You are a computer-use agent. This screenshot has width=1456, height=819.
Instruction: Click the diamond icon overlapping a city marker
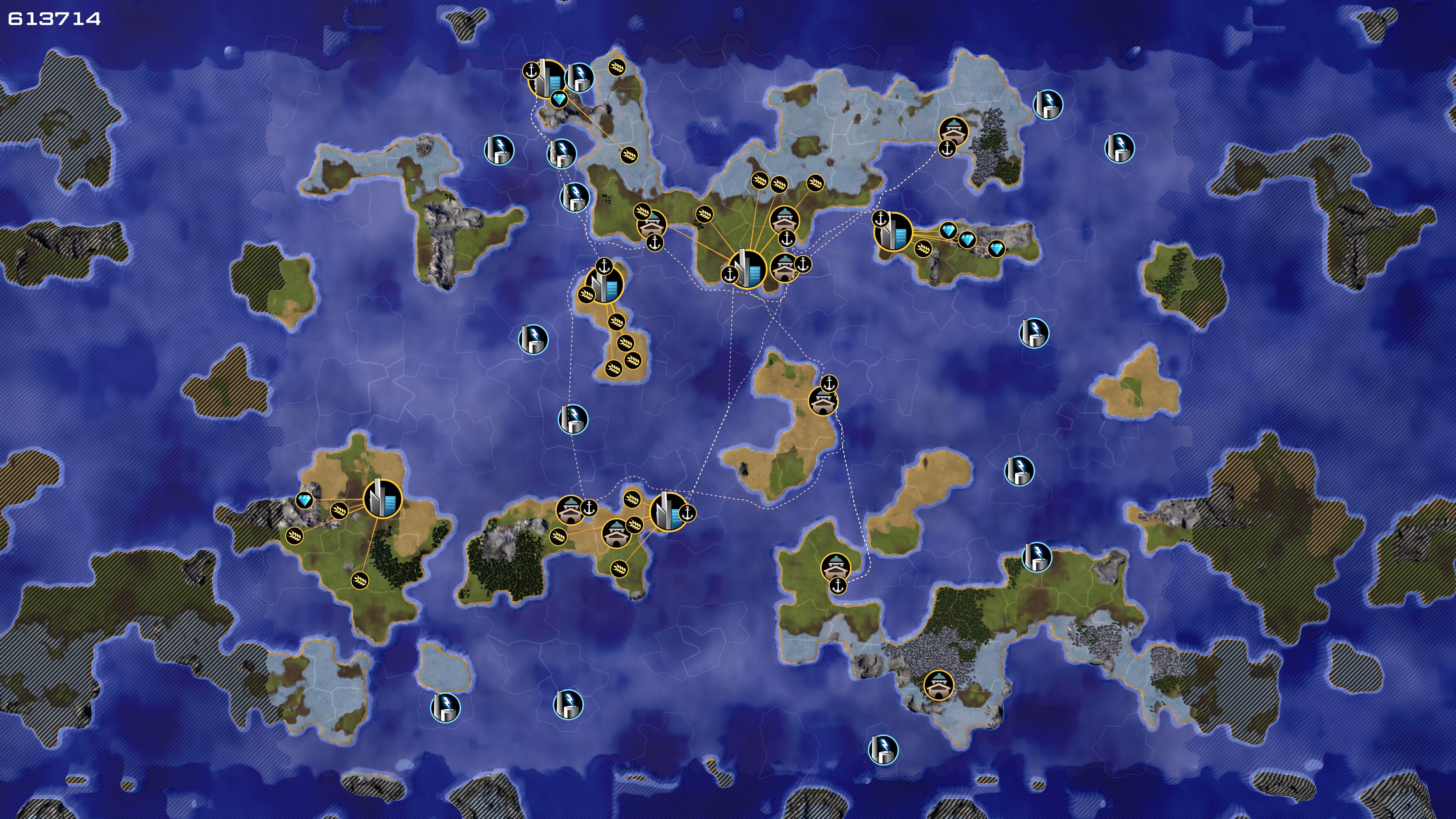click(x=559, y=100)
